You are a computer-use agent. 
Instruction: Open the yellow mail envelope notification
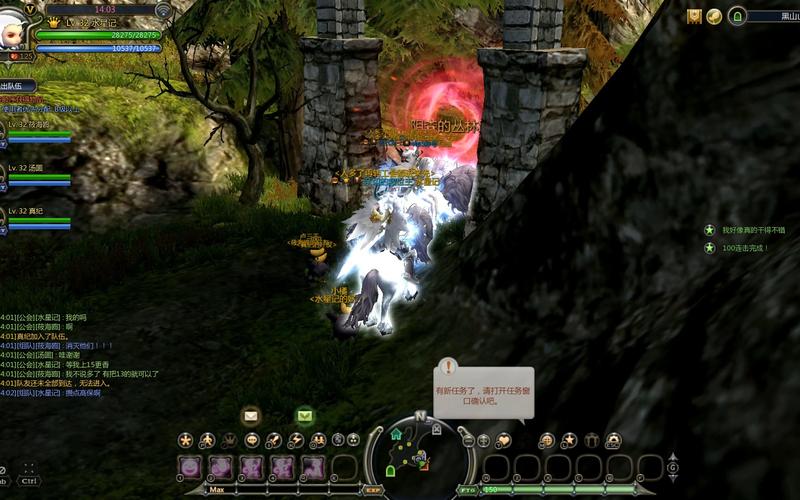tap(251, 415)
